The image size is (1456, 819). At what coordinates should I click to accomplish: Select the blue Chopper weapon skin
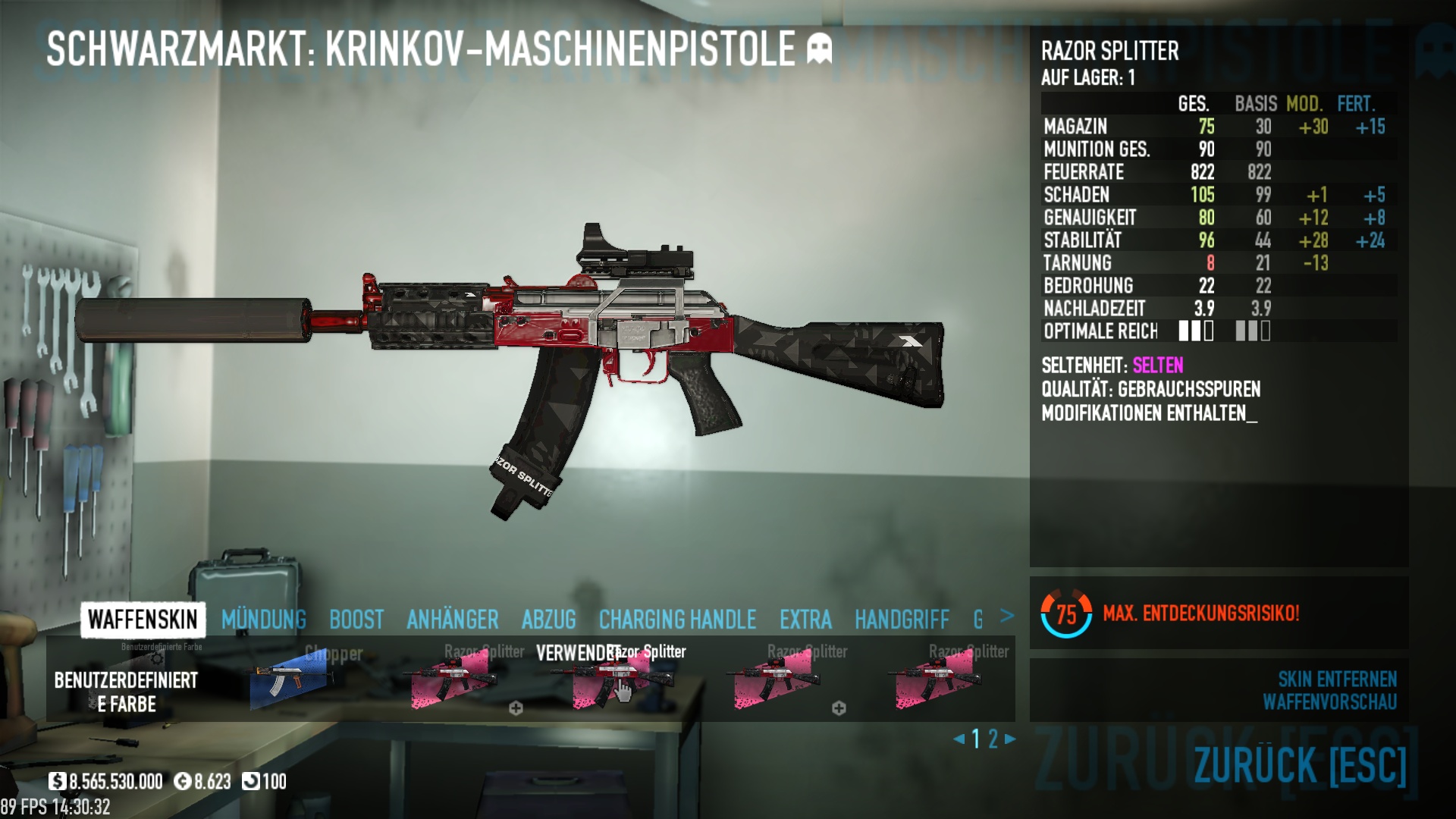click(291, 679)
